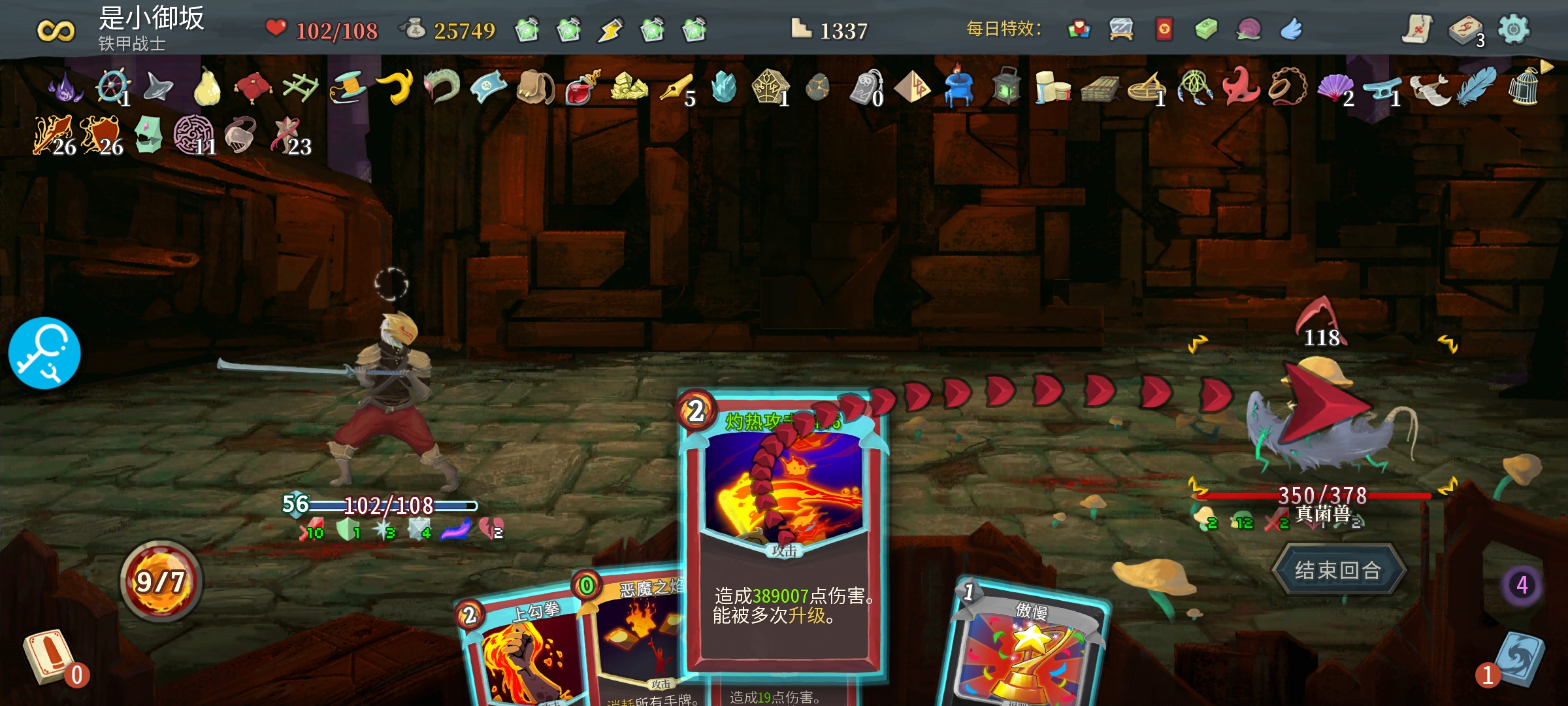Image resolution: width=1568 pixels, height=706 pixels.
Task: Inspect the birdcage relic
Action: 1524,88
